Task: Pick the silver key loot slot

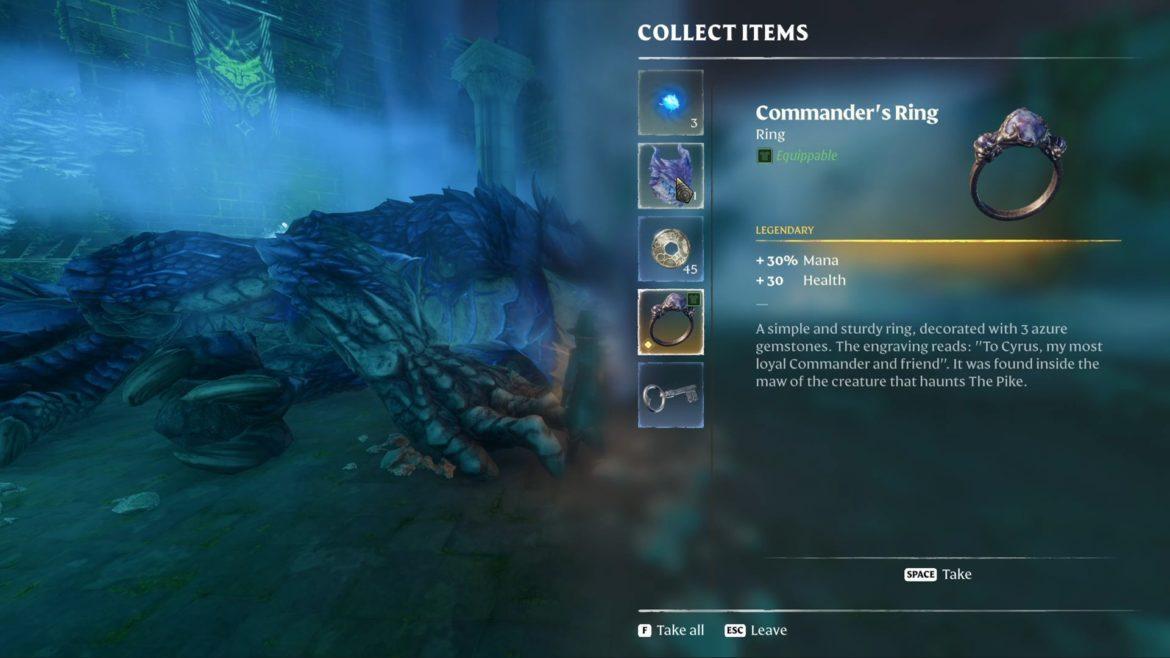Action: (670, 395)
